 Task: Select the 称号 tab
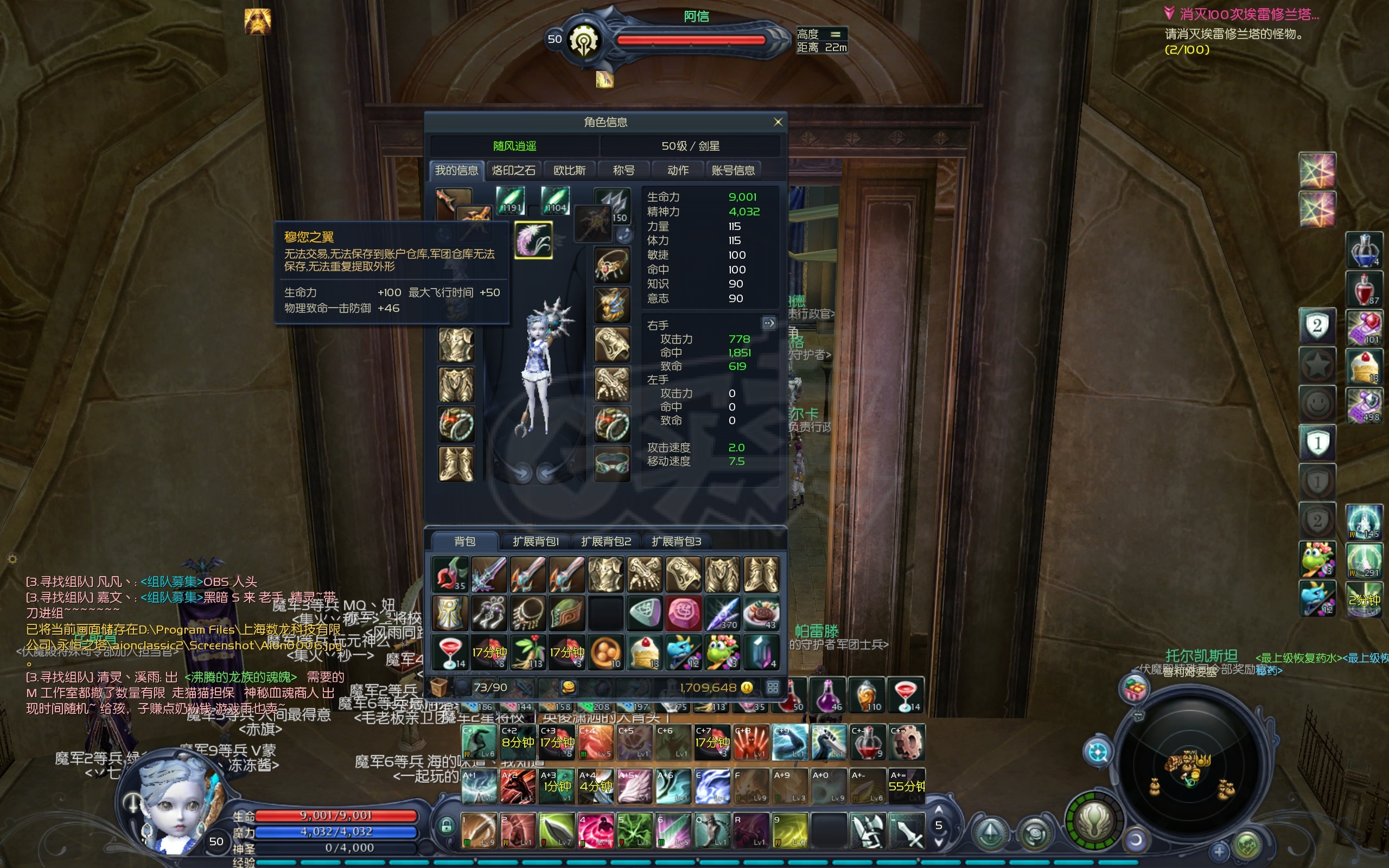(623, 170)
